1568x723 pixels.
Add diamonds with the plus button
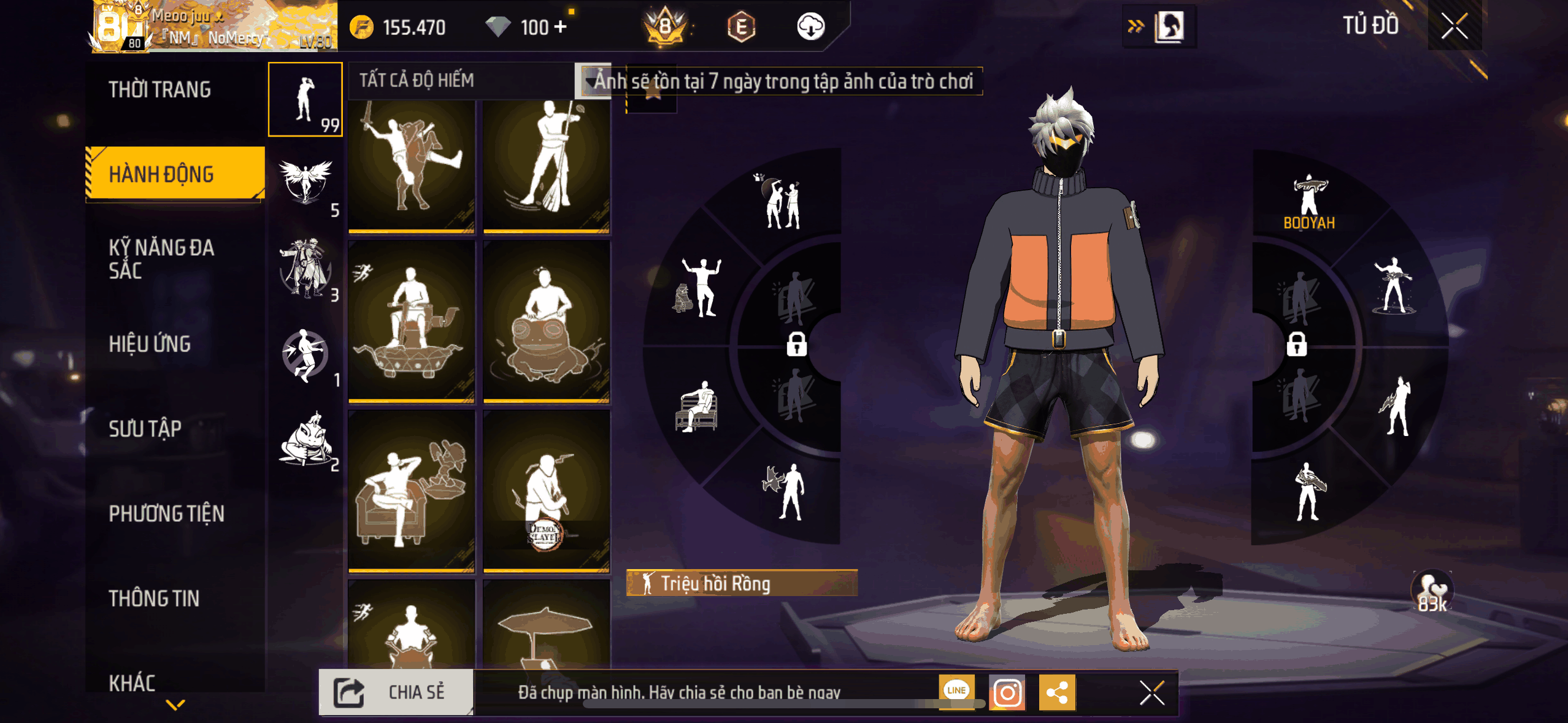(560, 27)
